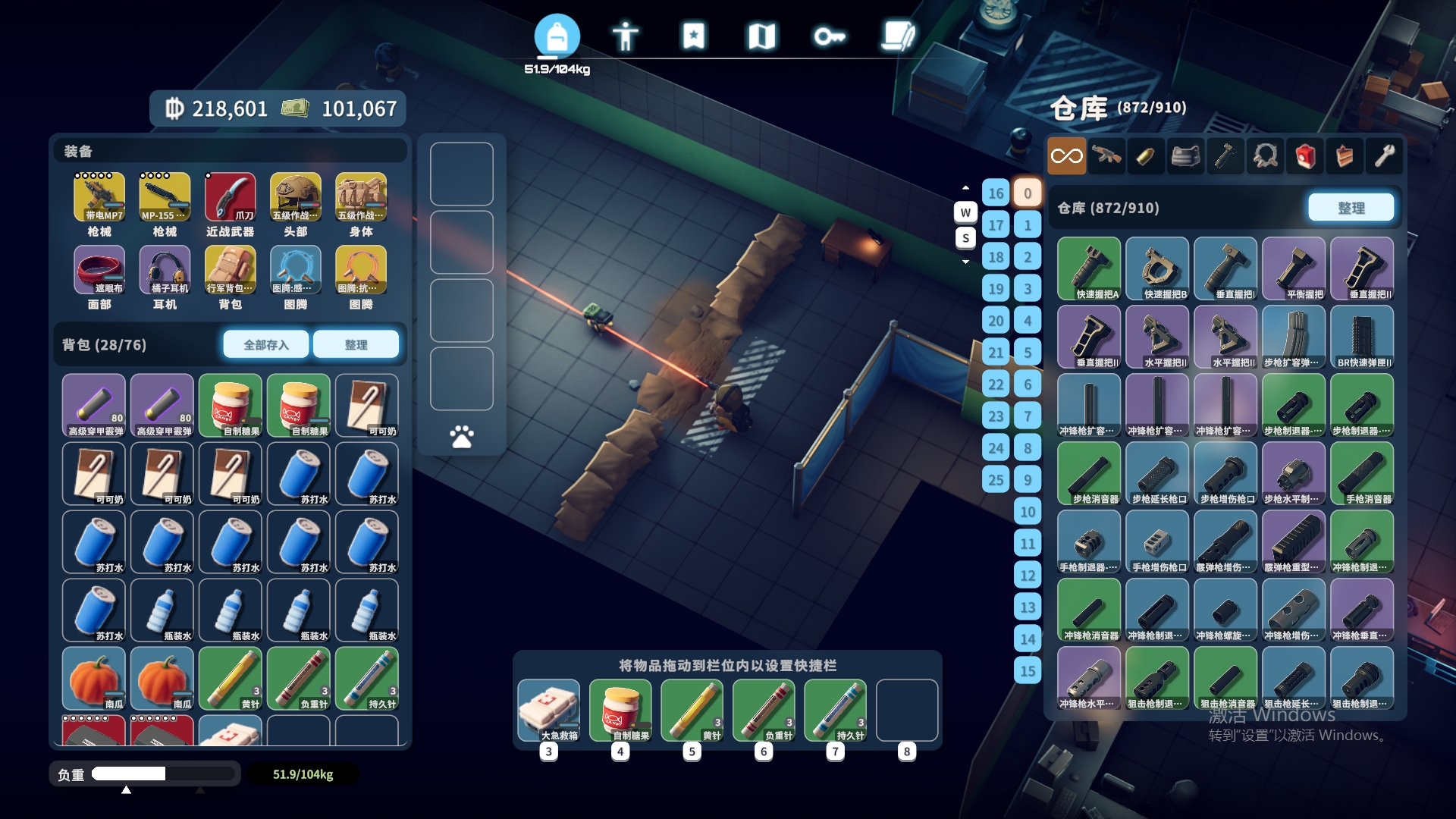Viewport: 1456px width, 819px height.
Task: Select the equipped 爪刀 melee weapon
Action: [230, 197]
